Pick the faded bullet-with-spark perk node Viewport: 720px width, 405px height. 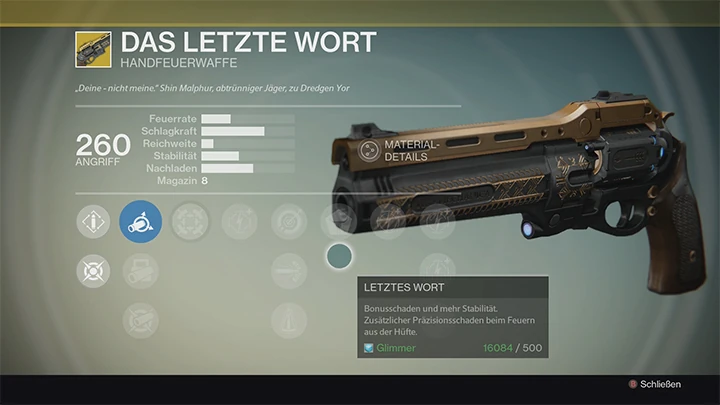[x=289, y=271]
